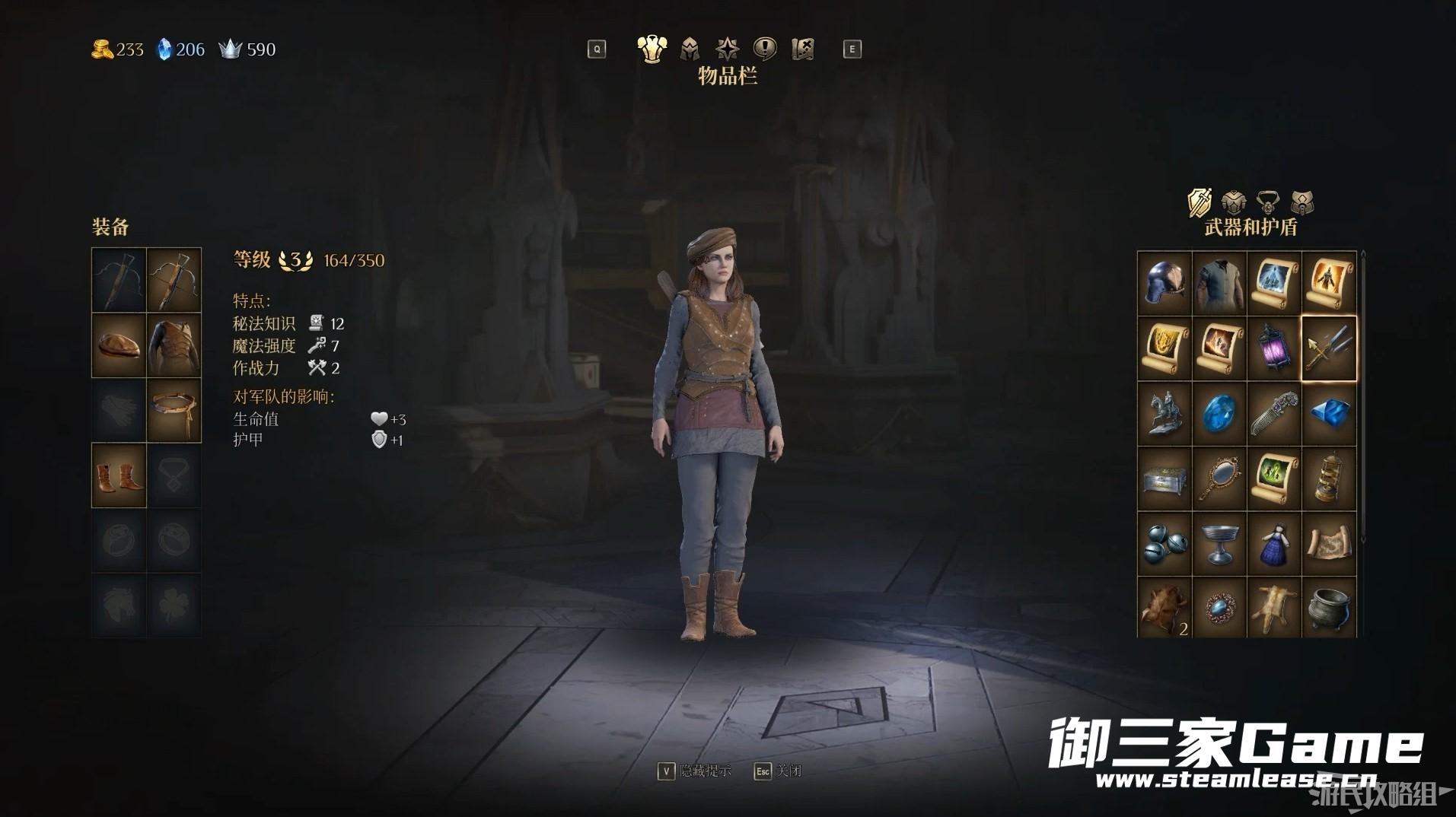Choose the equipped leather boots slot

click(119, 476)
